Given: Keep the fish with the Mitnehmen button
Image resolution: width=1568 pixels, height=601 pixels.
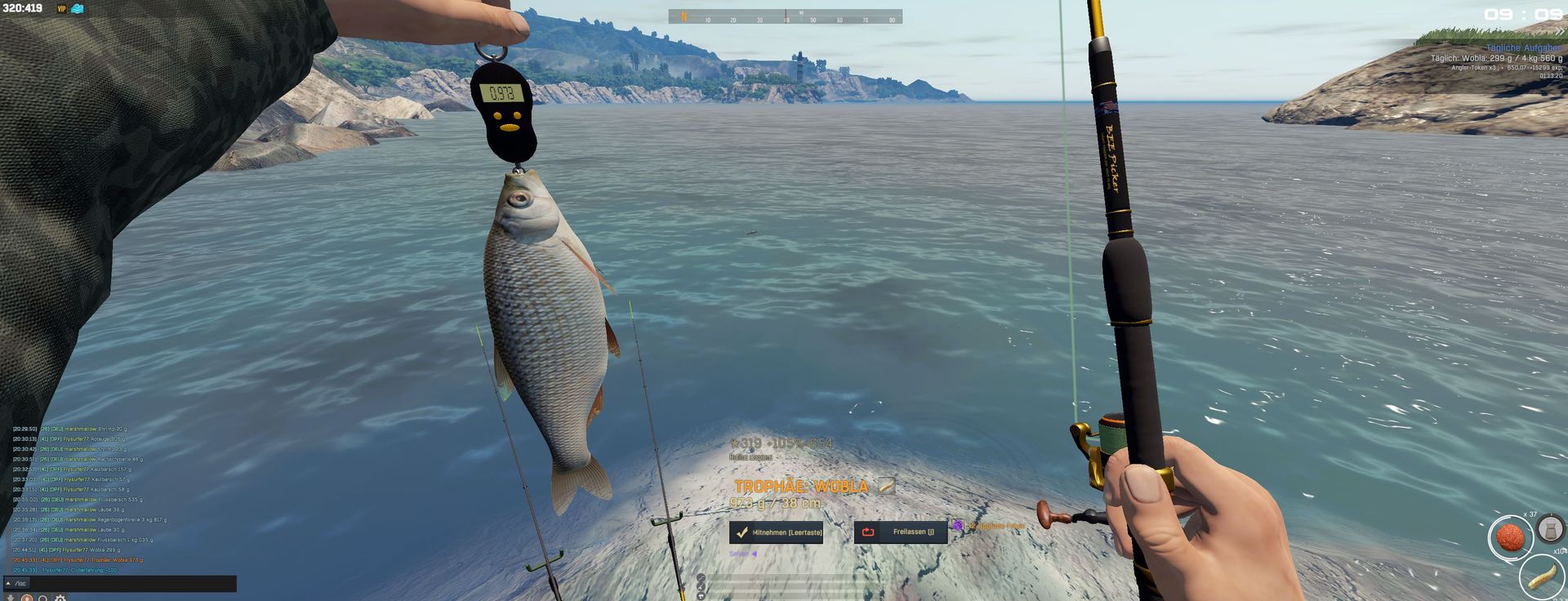Looking at the screenshot, I should [776, 532].
